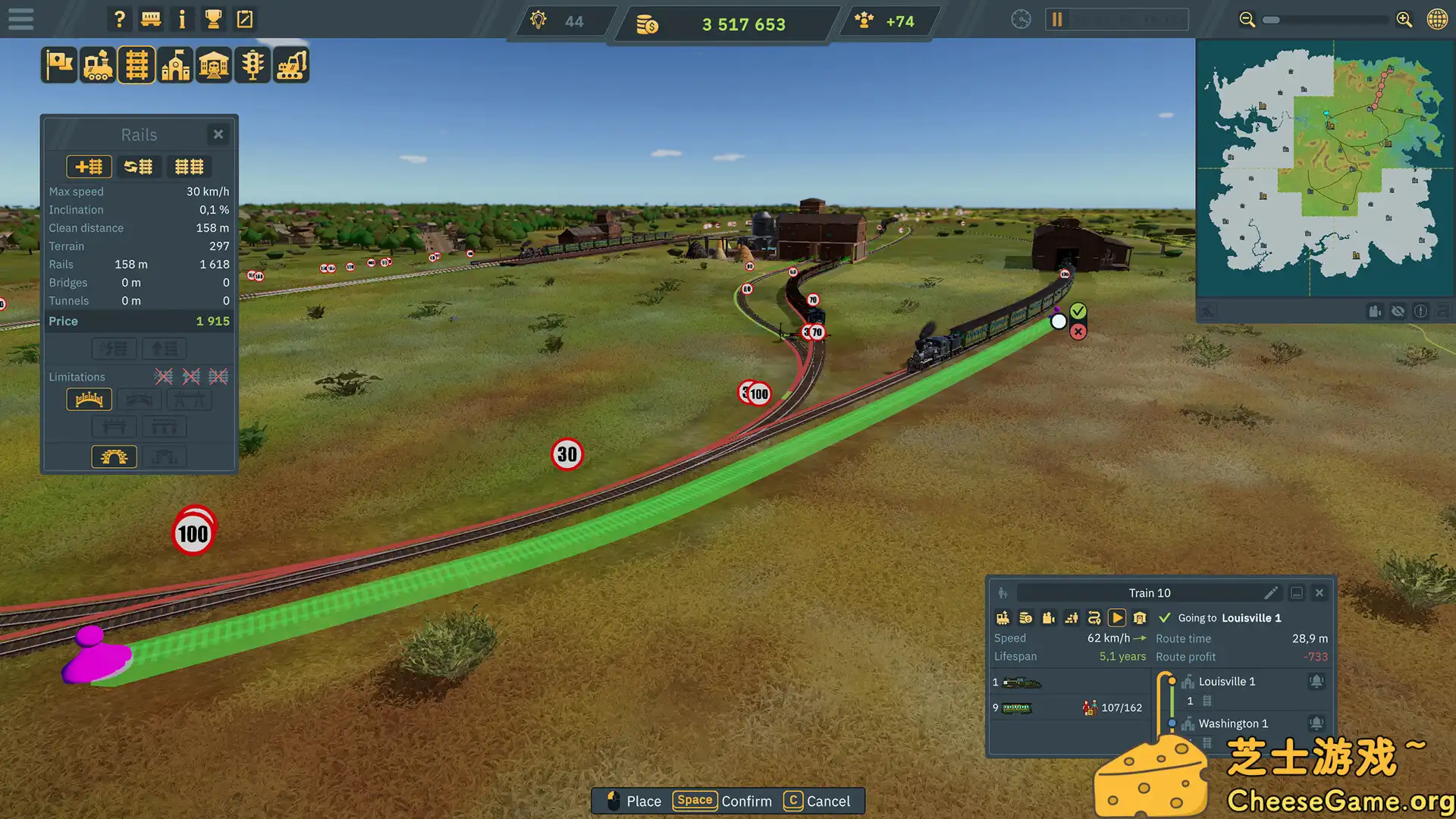Select the excavator demolition tool
The width and height of the screenshot is (1456, 819).
coord(290,64)
